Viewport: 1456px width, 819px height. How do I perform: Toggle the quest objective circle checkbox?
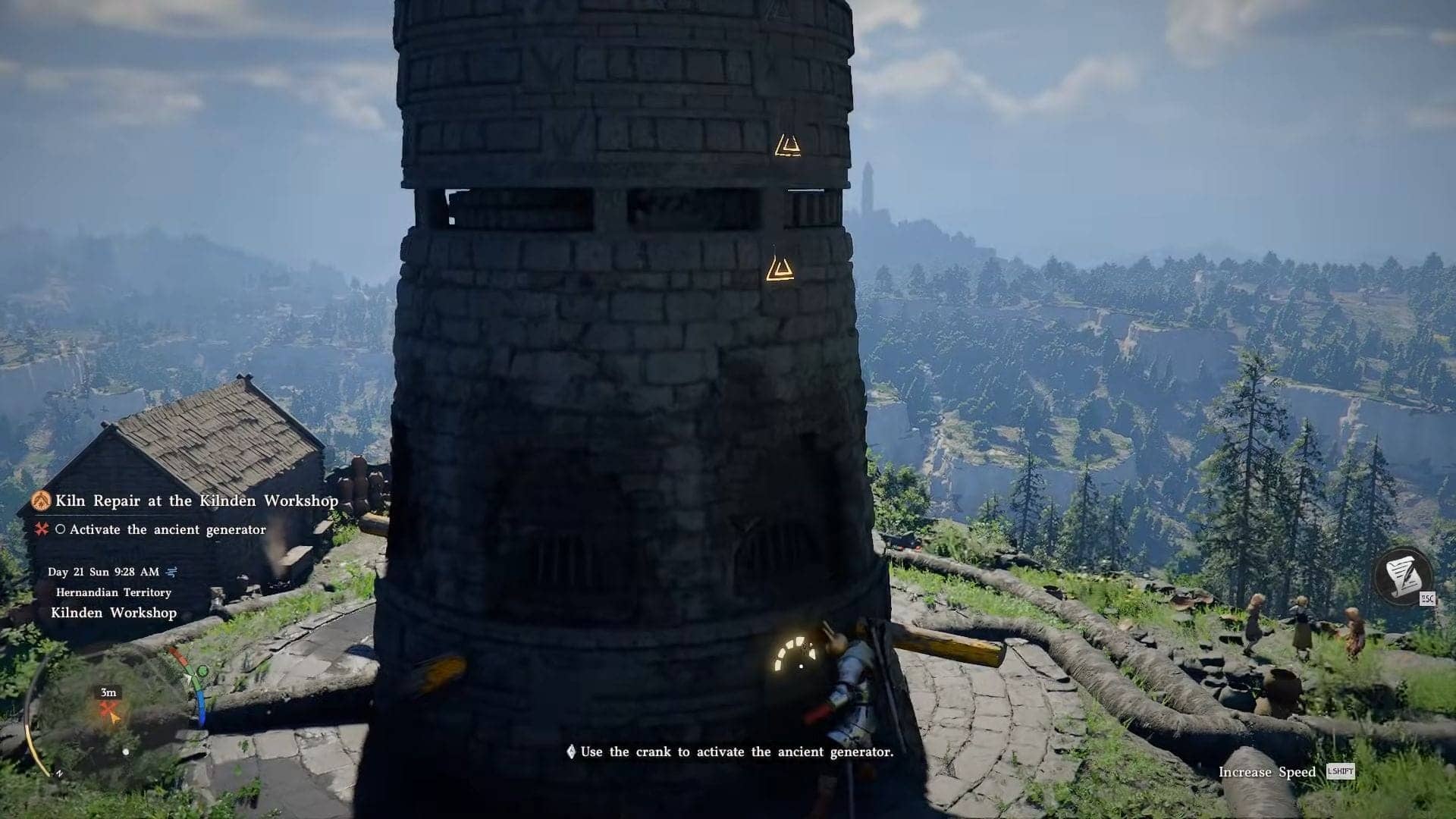pos(62,529)
